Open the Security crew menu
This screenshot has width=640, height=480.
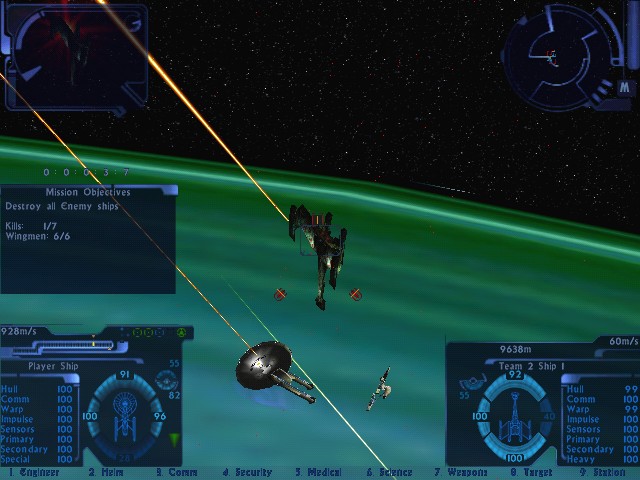pos(249,472)
